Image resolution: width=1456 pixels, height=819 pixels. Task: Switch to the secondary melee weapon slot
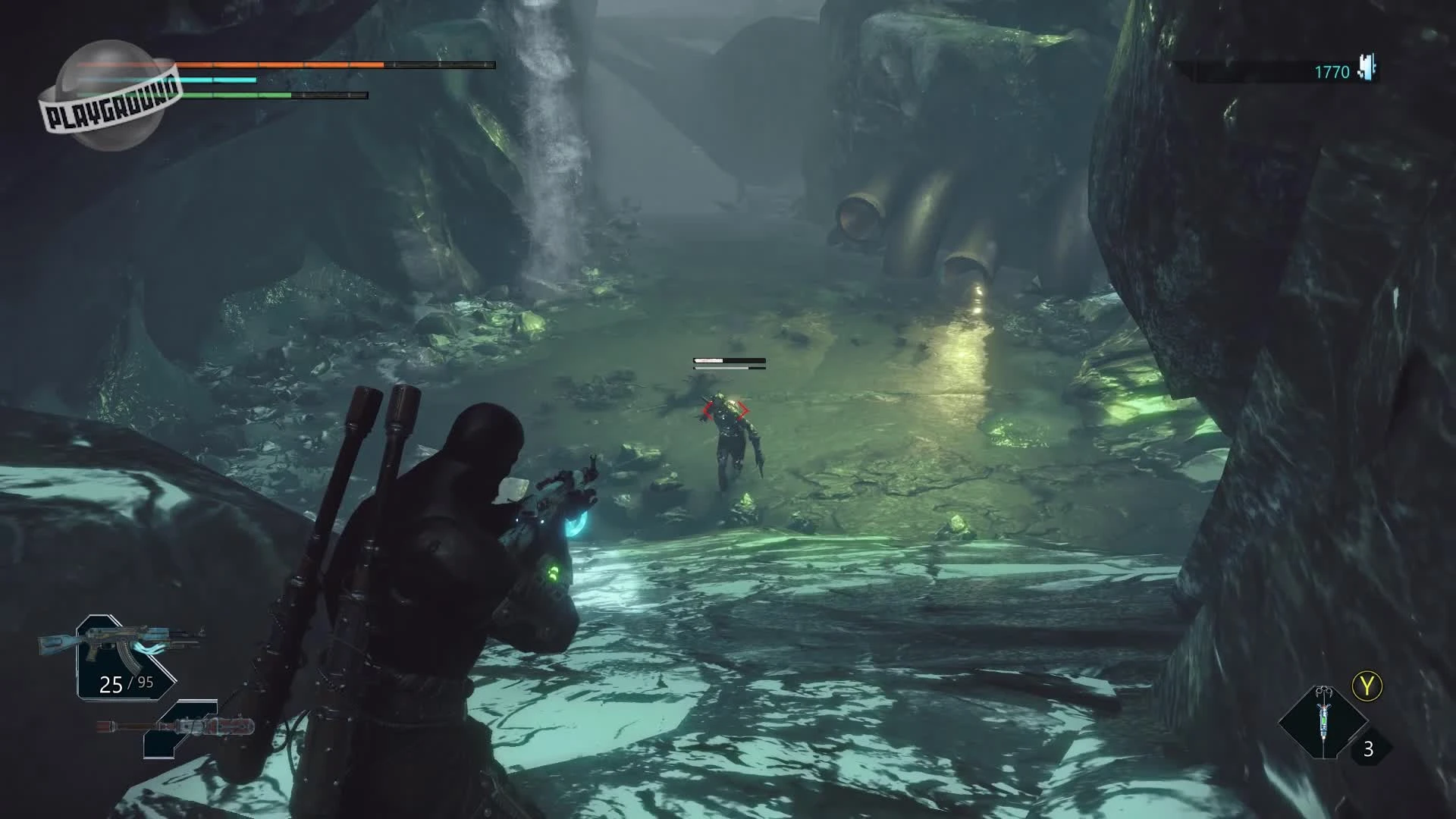click(x=179, y=729)
